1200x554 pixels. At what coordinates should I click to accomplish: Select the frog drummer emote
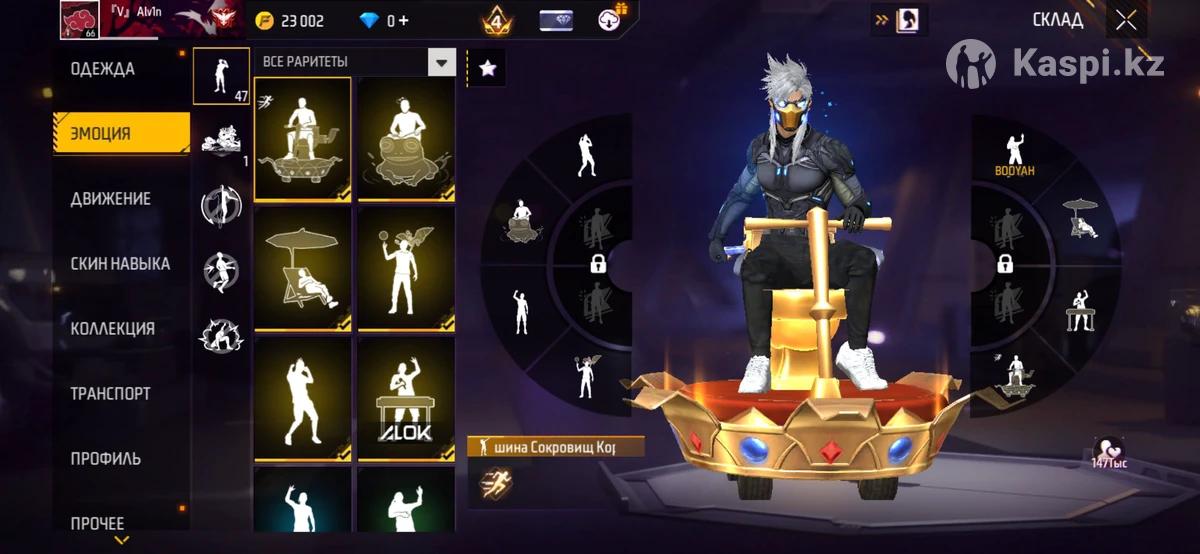tap(406, 138)
